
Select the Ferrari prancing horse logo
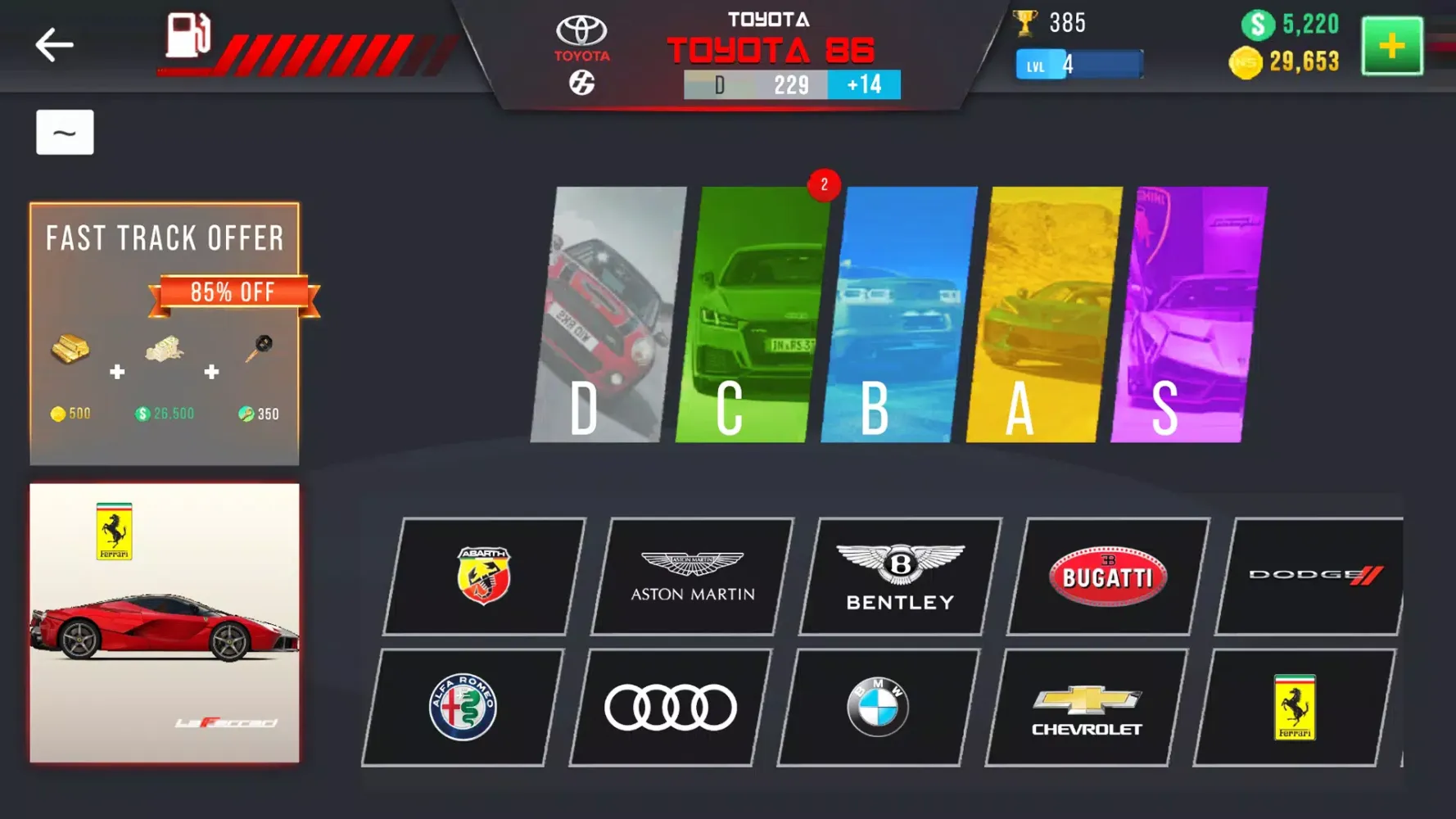1294,703
